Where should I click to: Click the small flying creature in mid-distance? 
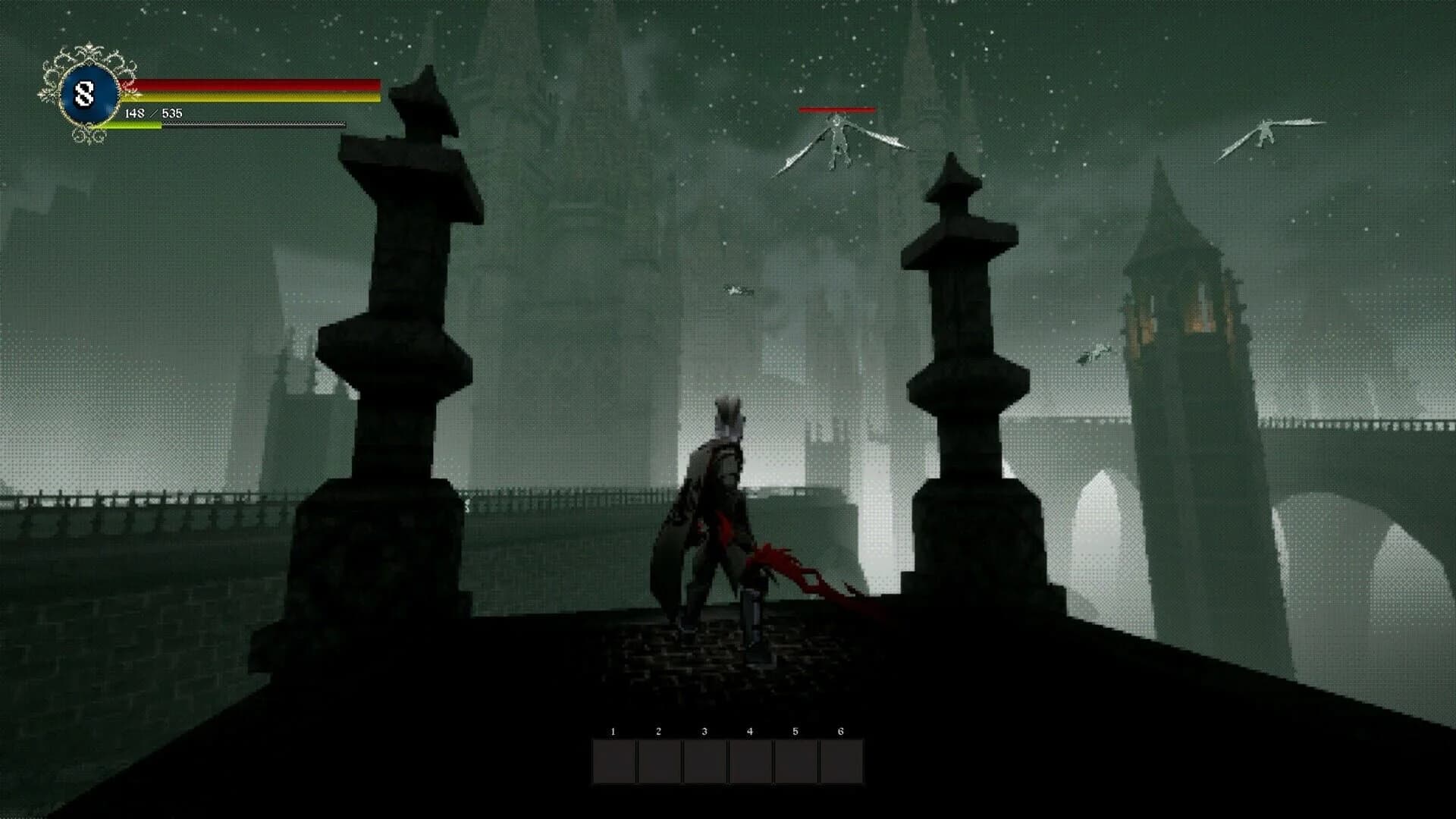[736, 290]
